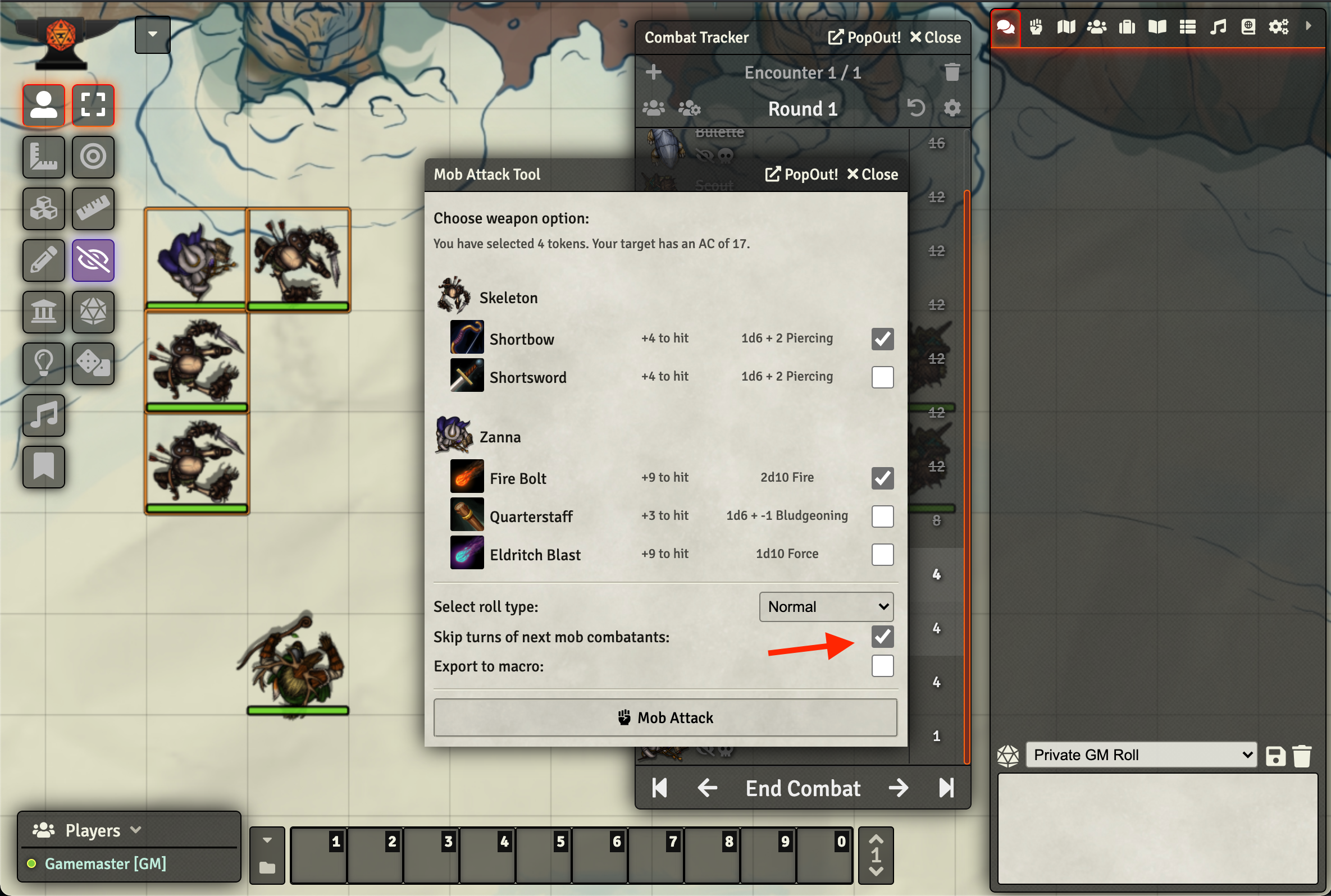
Task: Click End Combat in the tracker
Action: (803, 788)
